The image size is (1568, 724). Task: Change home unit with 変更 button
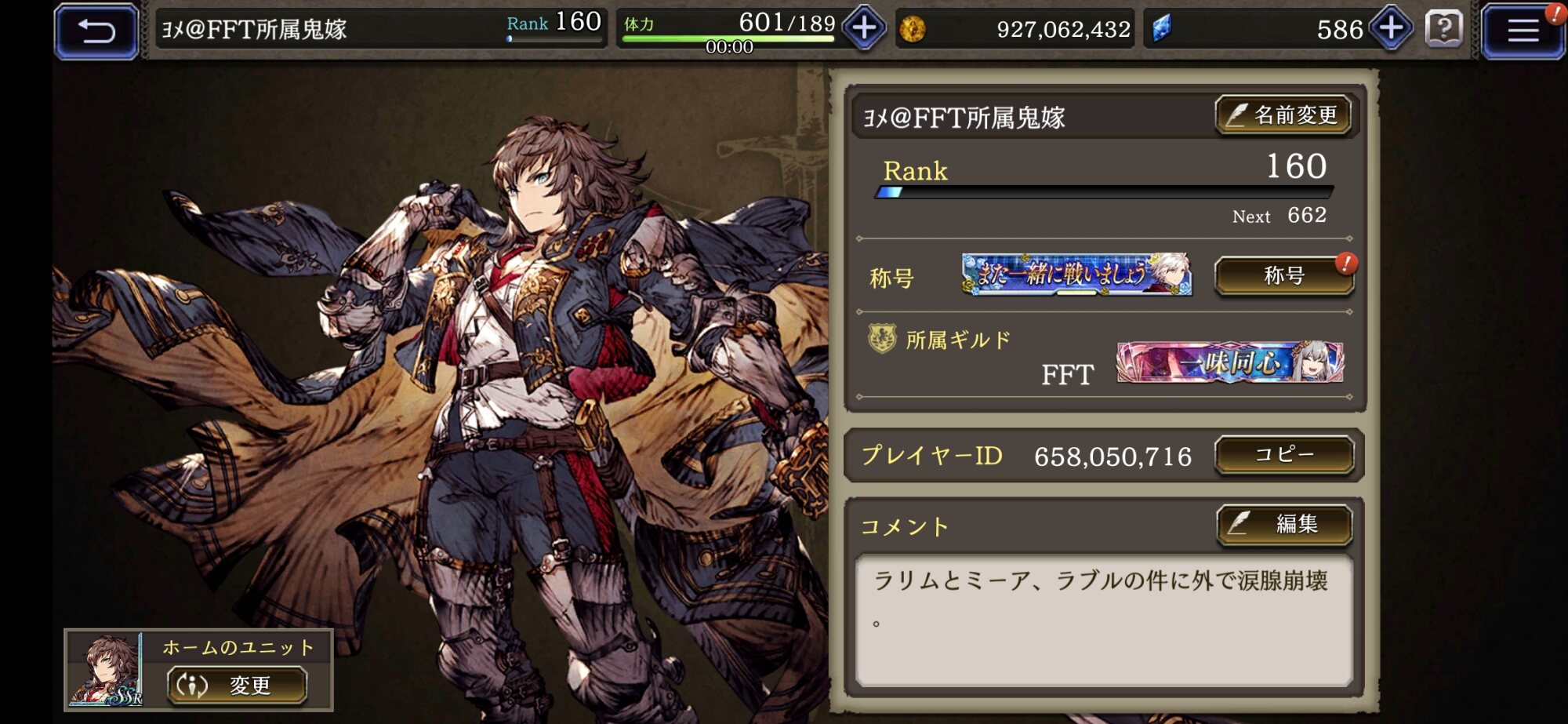[237, 685]
